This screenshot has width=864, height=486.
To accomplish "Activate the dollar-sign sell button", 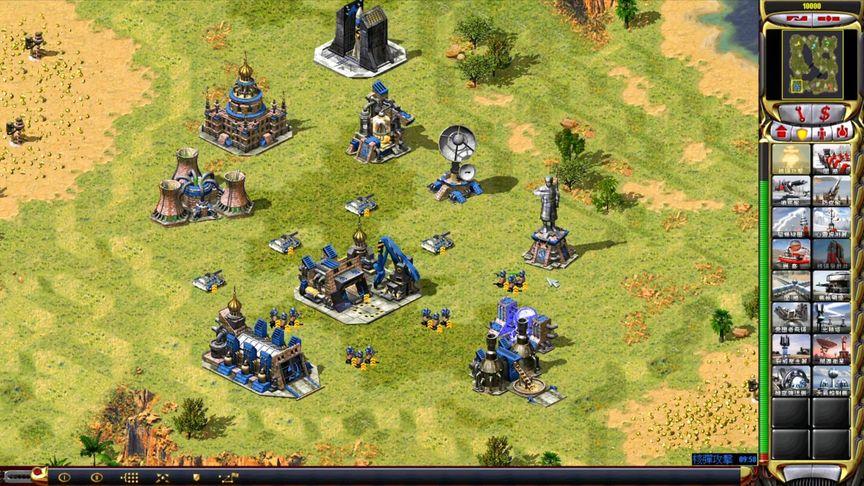I will 825,113.
